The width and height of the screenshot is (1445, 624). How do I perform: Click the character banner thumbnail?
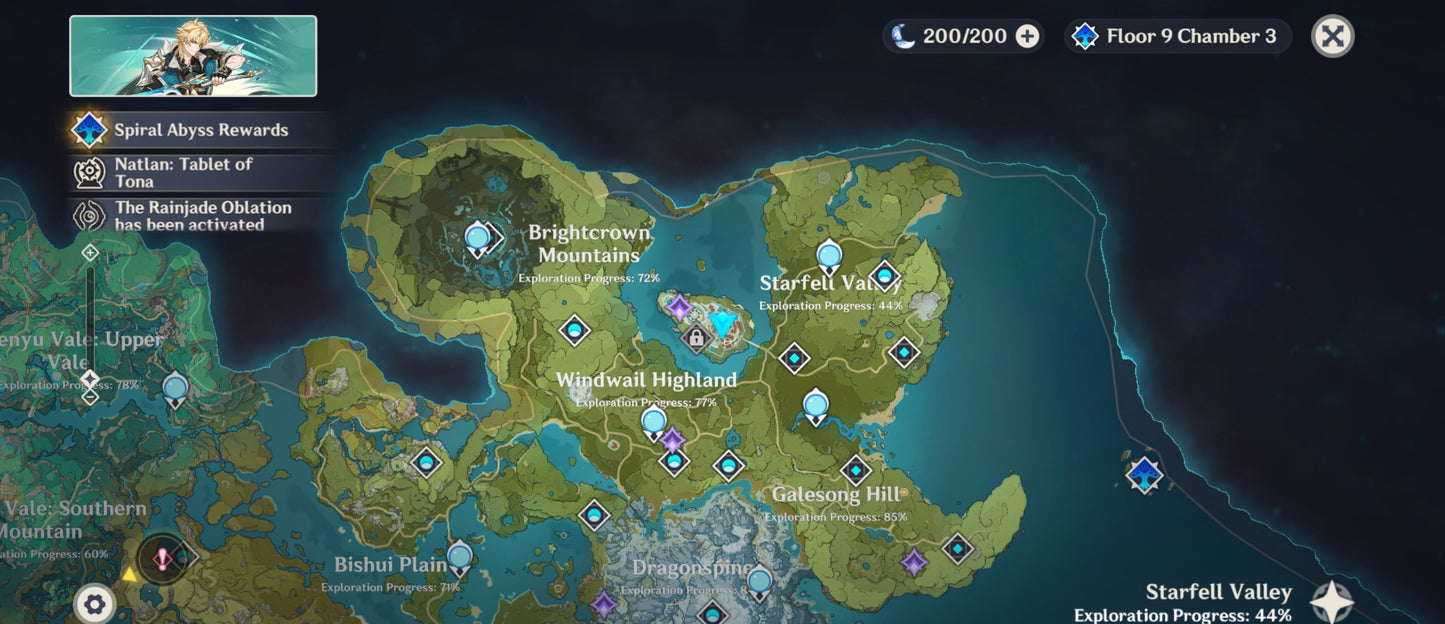193,56
